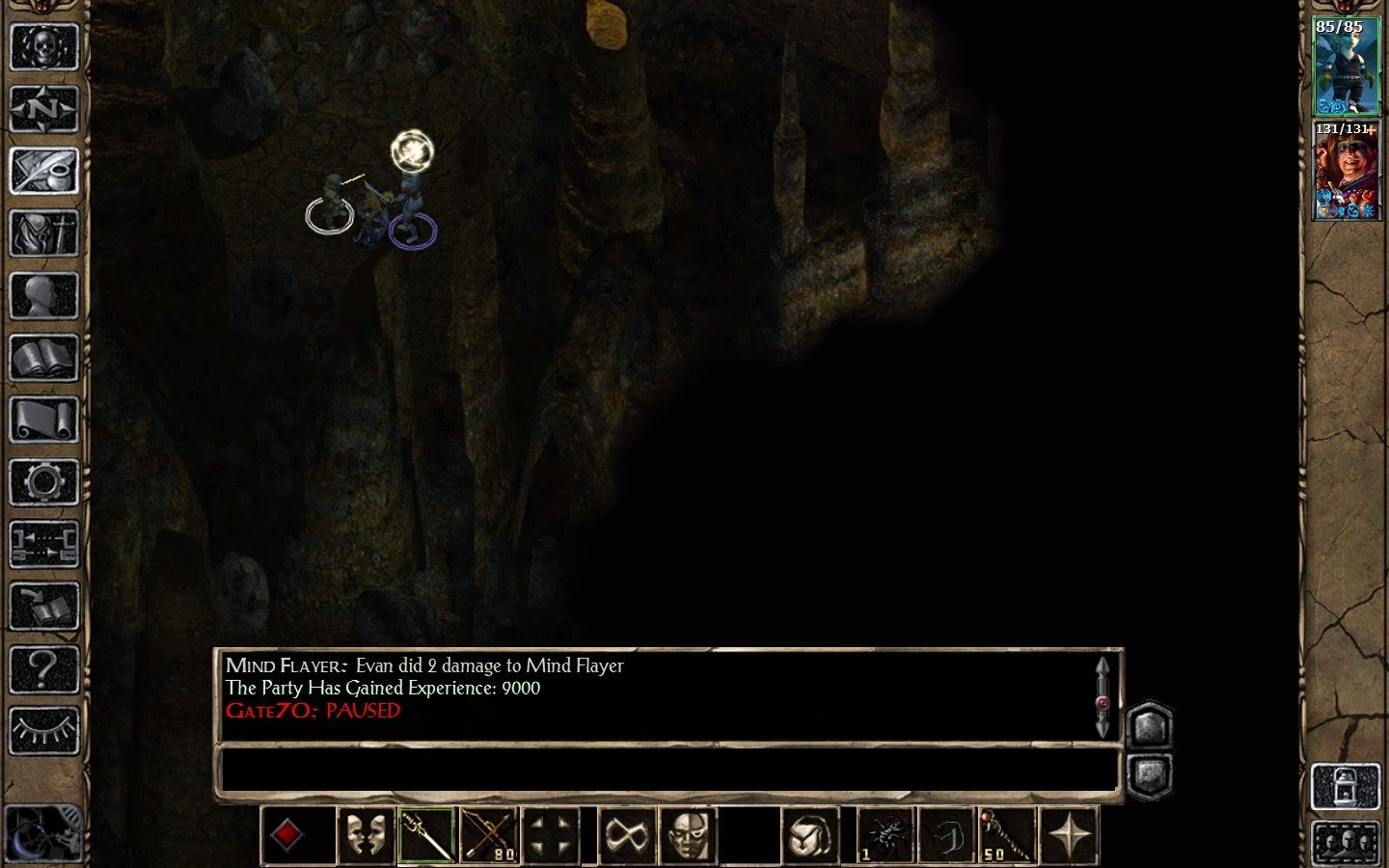Select Evan's portrait showing 131/131
The height and width of the screenshot is (868, 1389).
click(x=1347, y=174)
